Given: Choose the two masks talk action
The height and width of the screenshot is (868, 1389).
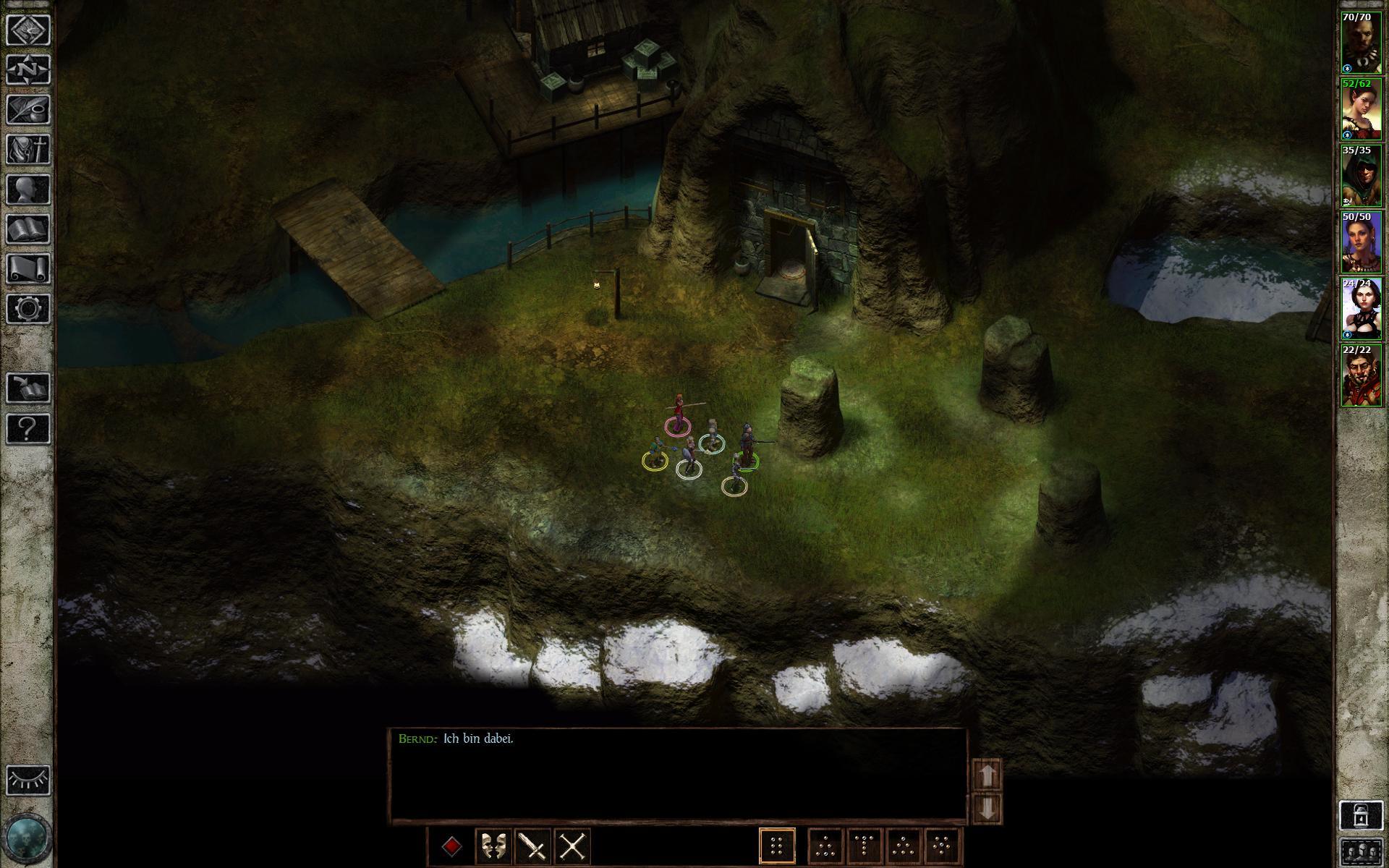Looking at the screenshot, I should coord(493,846).
